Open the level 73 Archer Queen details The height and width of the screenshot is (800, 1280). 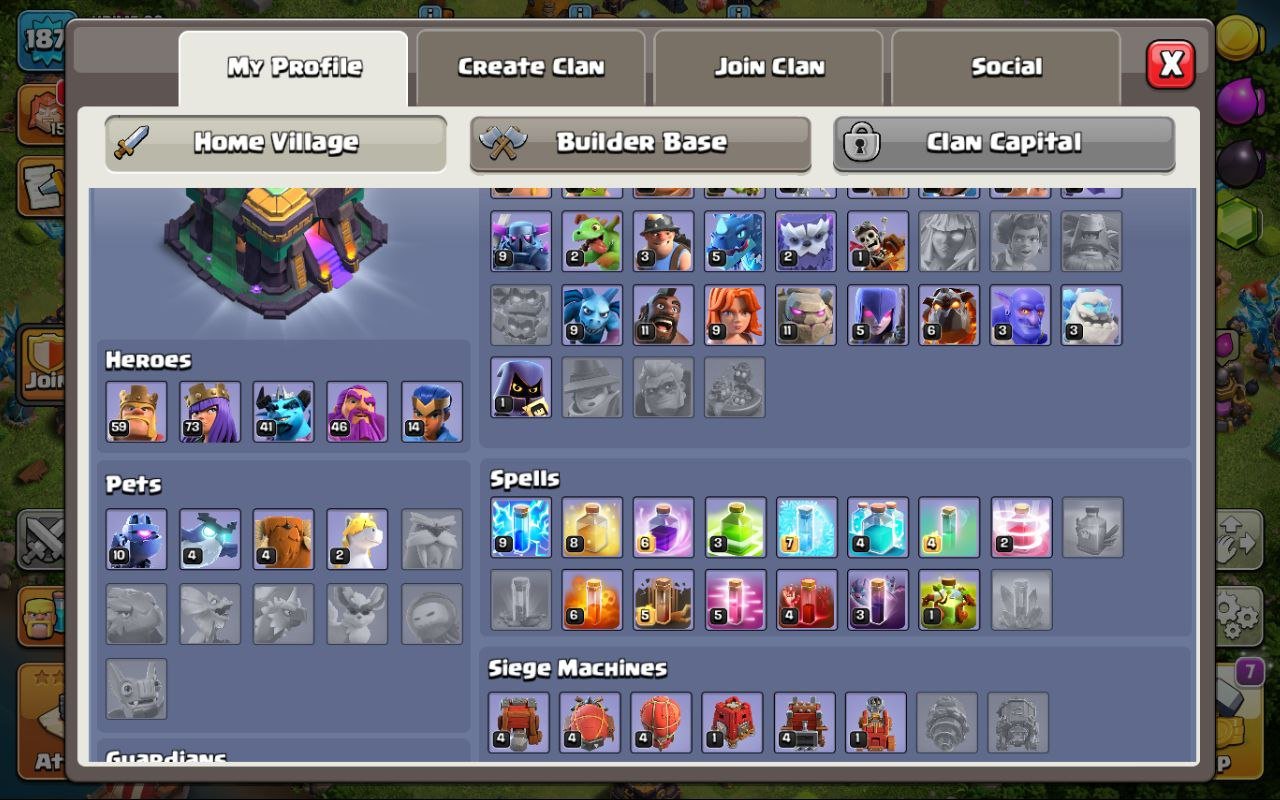tap(209, 410)
